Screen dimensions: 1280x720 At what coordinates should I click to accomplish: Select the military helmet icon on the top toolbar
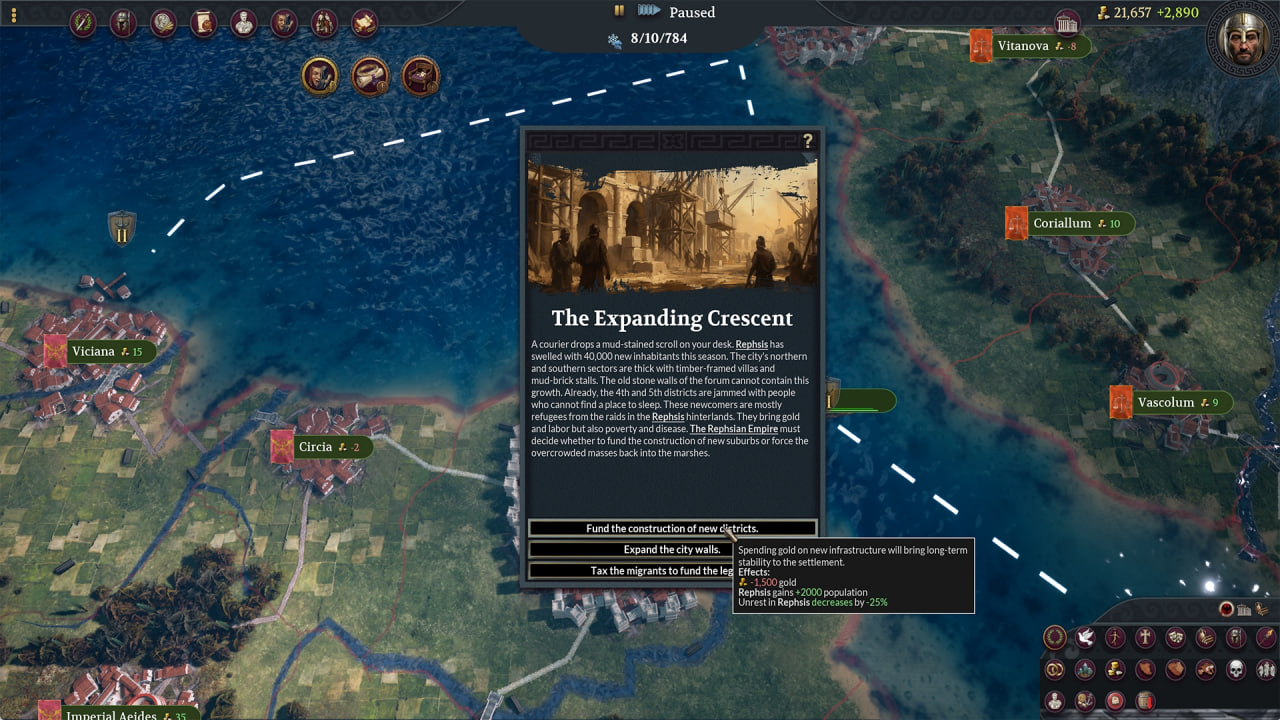tap(123, 23)
